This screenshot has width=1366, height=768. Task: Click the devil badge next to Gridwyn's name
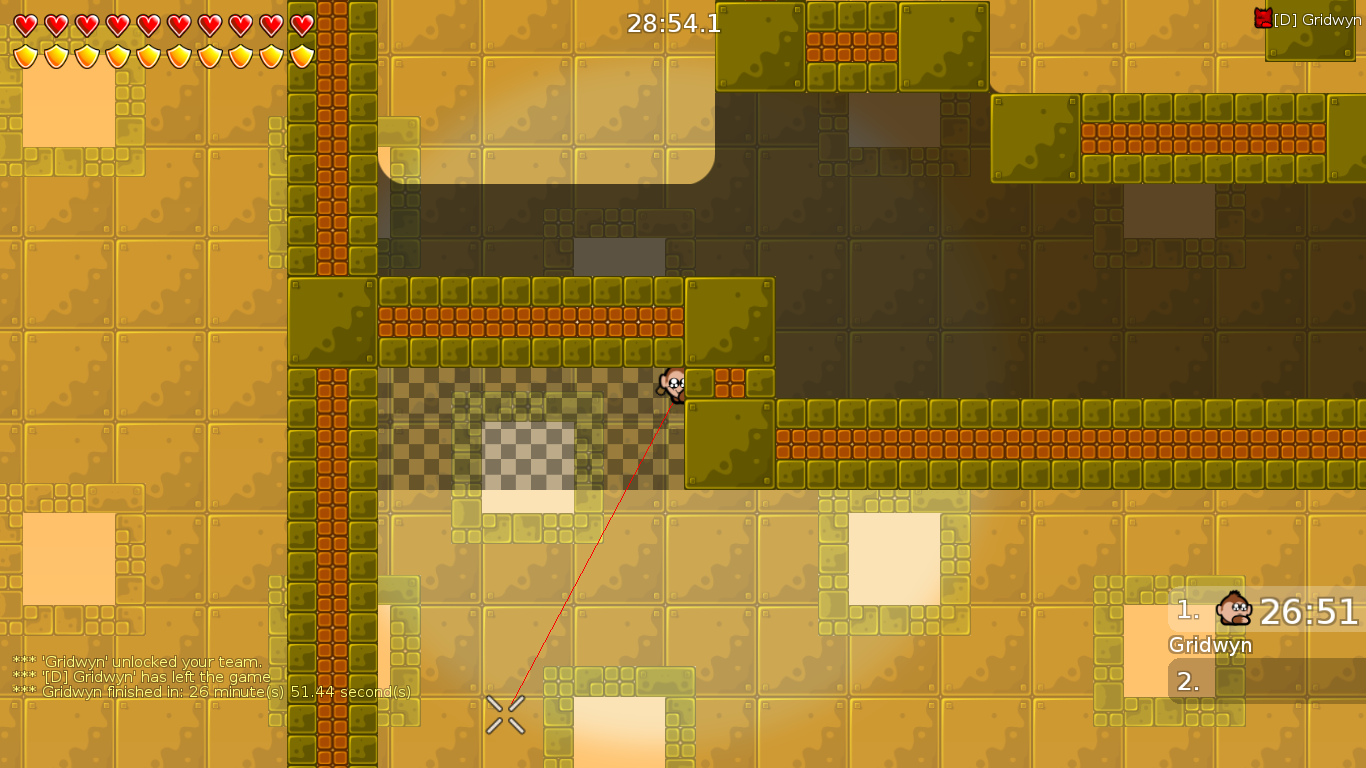point(1262,16)
